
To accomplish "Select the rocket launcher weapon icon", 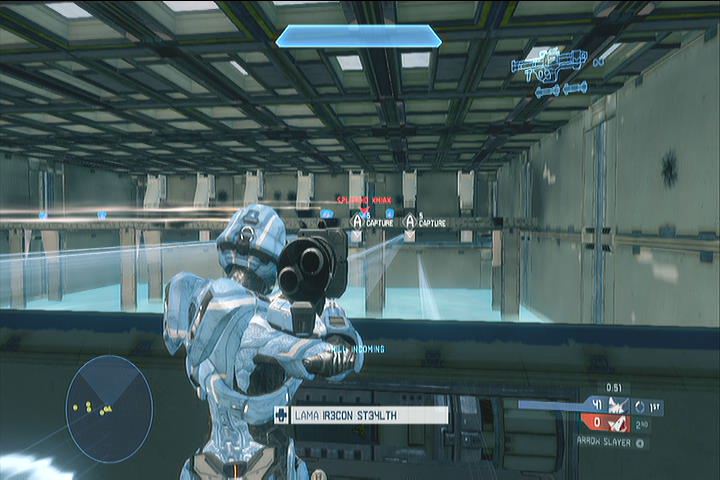I will 548,64.
